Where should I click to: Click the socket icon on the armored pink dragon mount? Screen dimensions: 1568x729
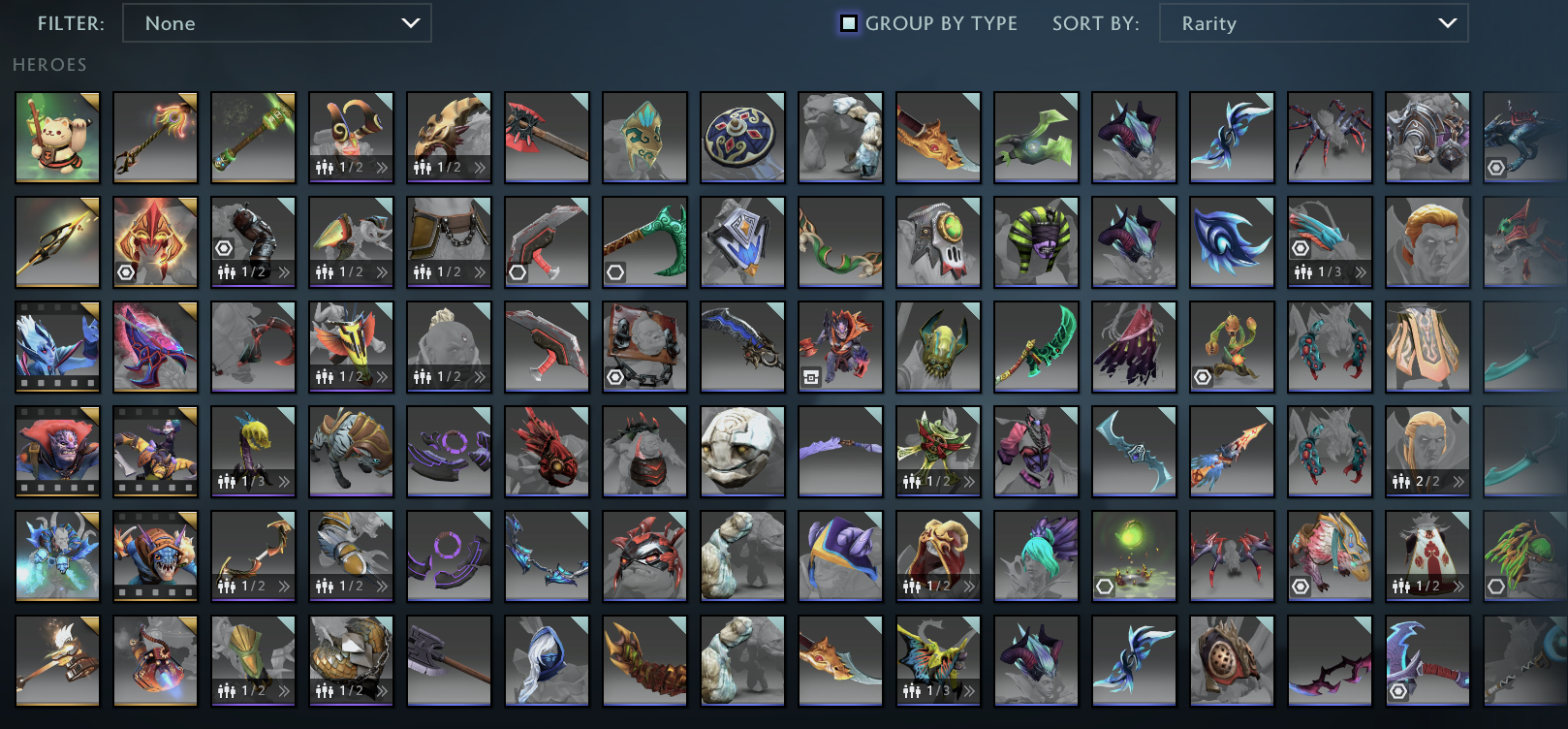[x=1301, y=584]
